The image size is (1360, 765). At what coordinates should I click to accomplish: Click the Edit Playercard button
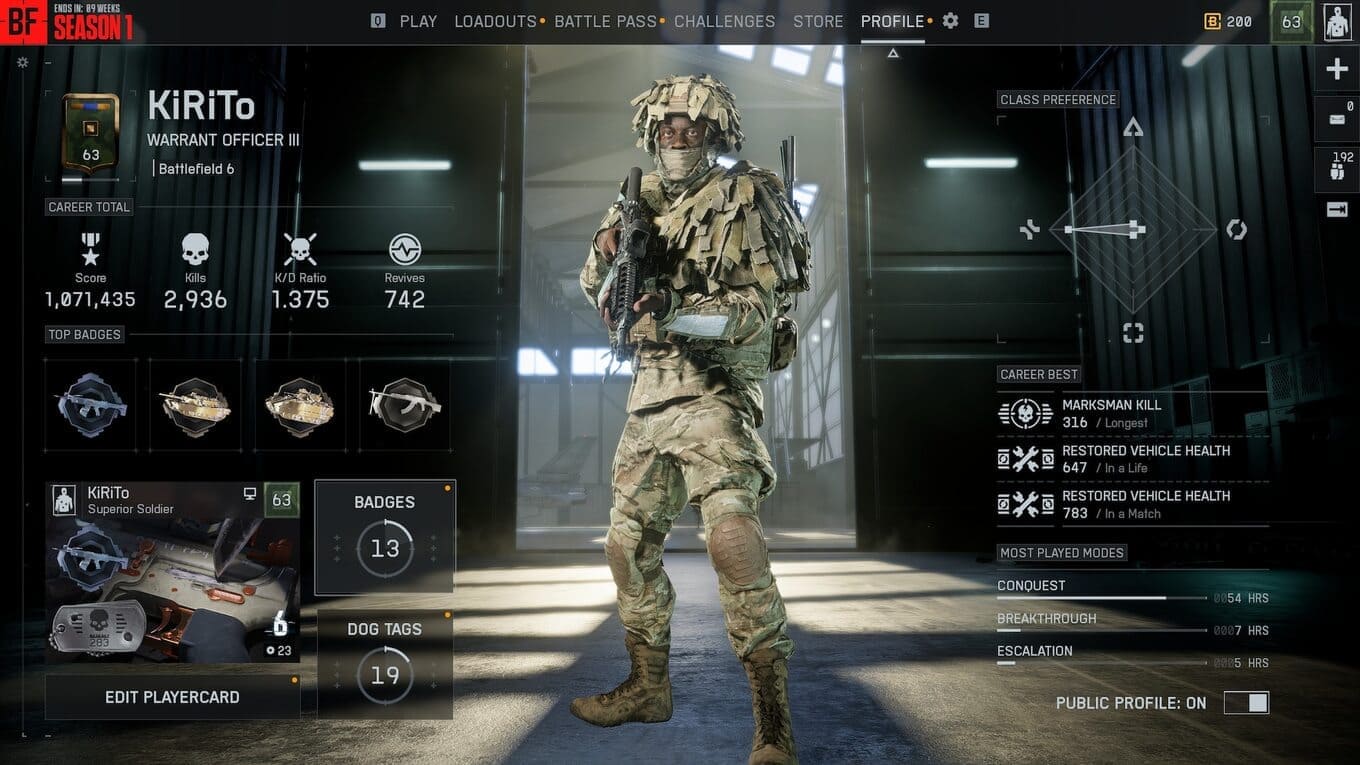point(172,697)
